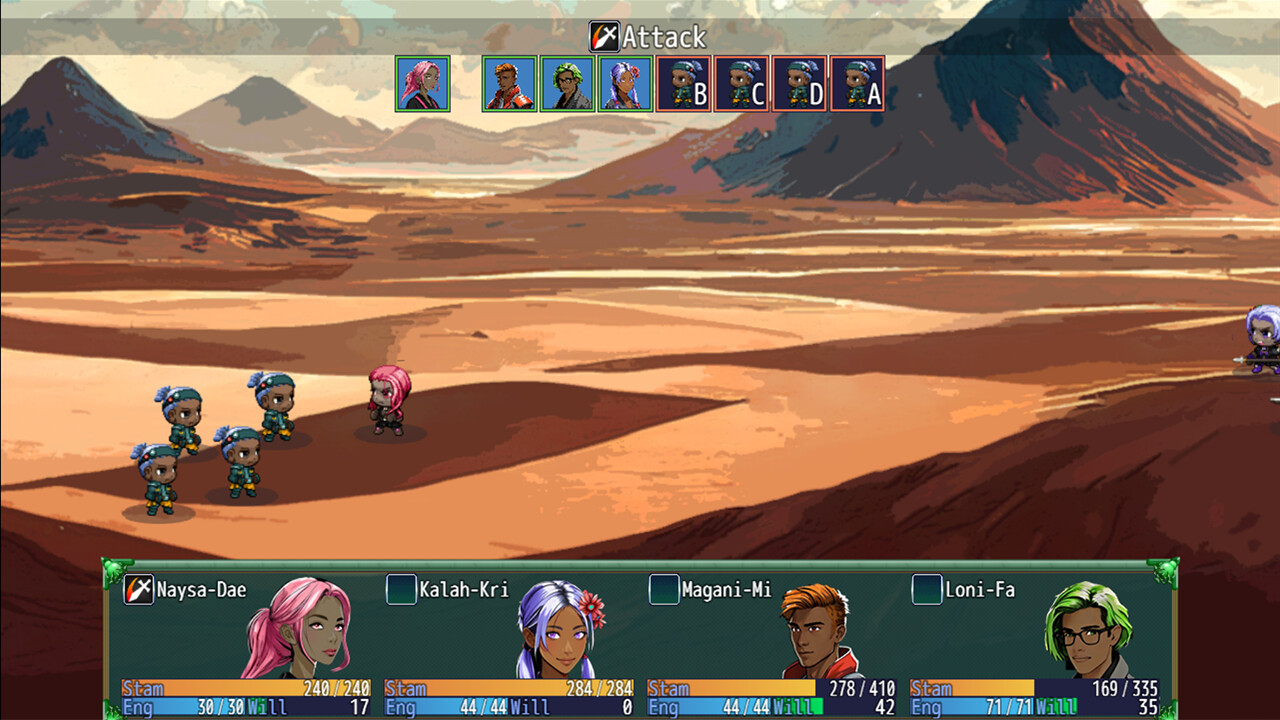Viewport: 1280px width, 720px height.
Task: Select enemy A in the turn order
Action: click(858, 83)
